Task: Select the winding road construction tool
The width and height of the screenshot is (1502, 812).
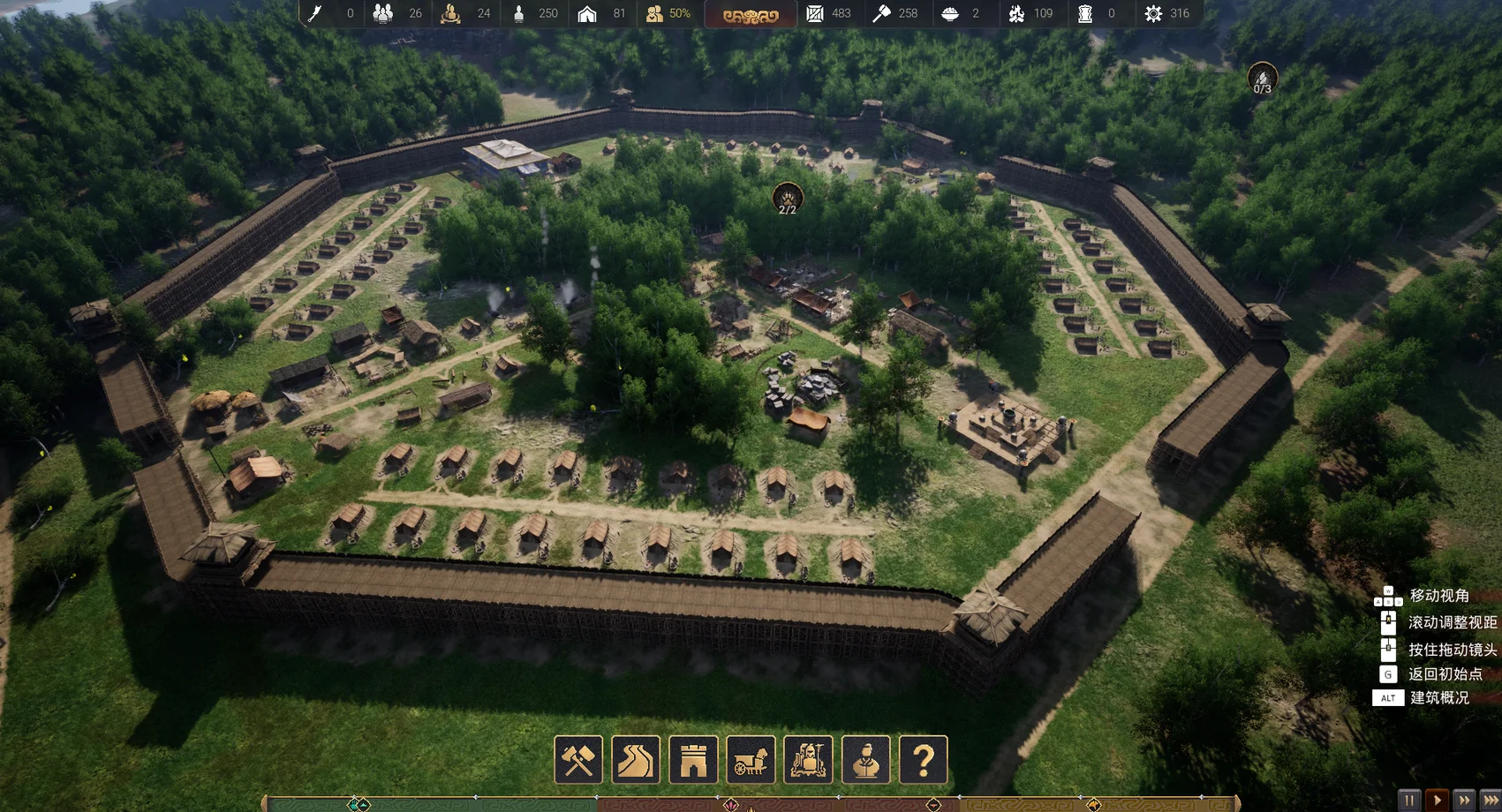Action: (x=636, y=760)
